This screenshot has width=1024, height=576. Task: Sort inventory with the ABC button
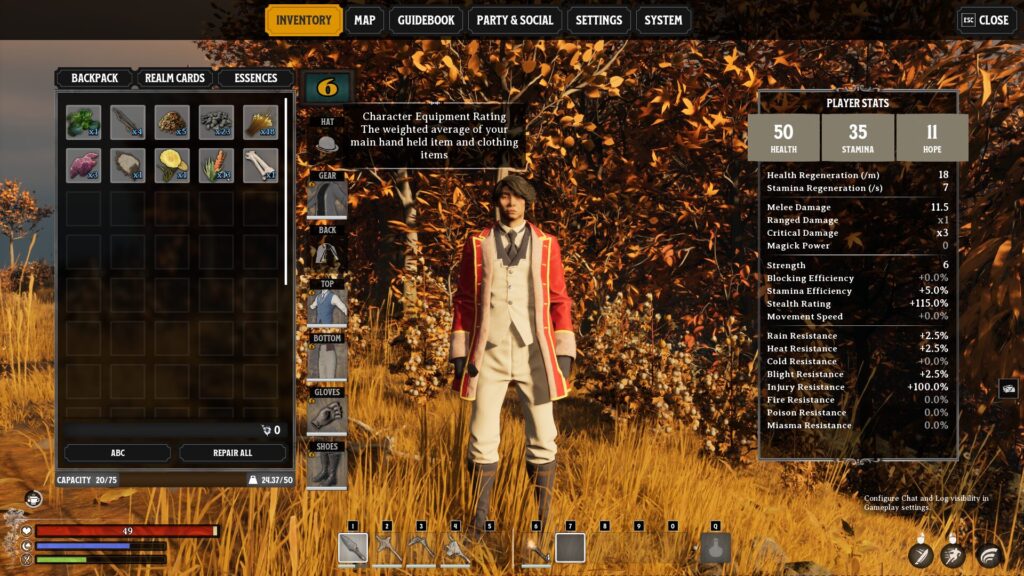pyautogui.click(x=117, y=453)
